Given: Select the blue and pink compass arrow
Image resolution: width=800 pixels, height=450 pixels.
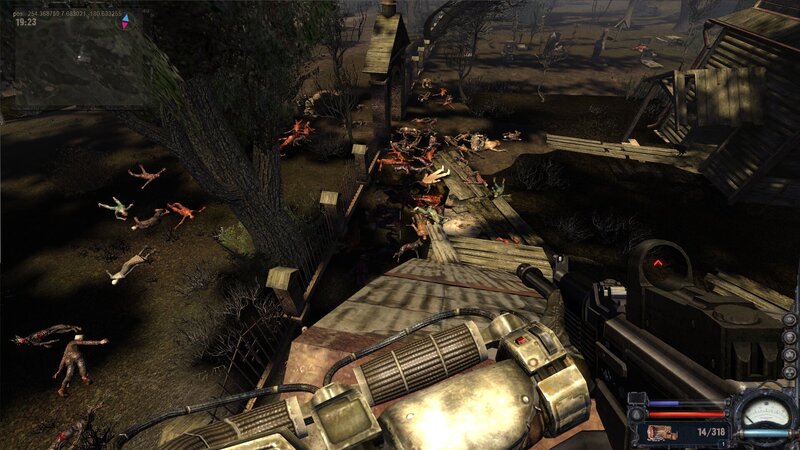Looking at the screenshot, I should (x=124, y=20).
